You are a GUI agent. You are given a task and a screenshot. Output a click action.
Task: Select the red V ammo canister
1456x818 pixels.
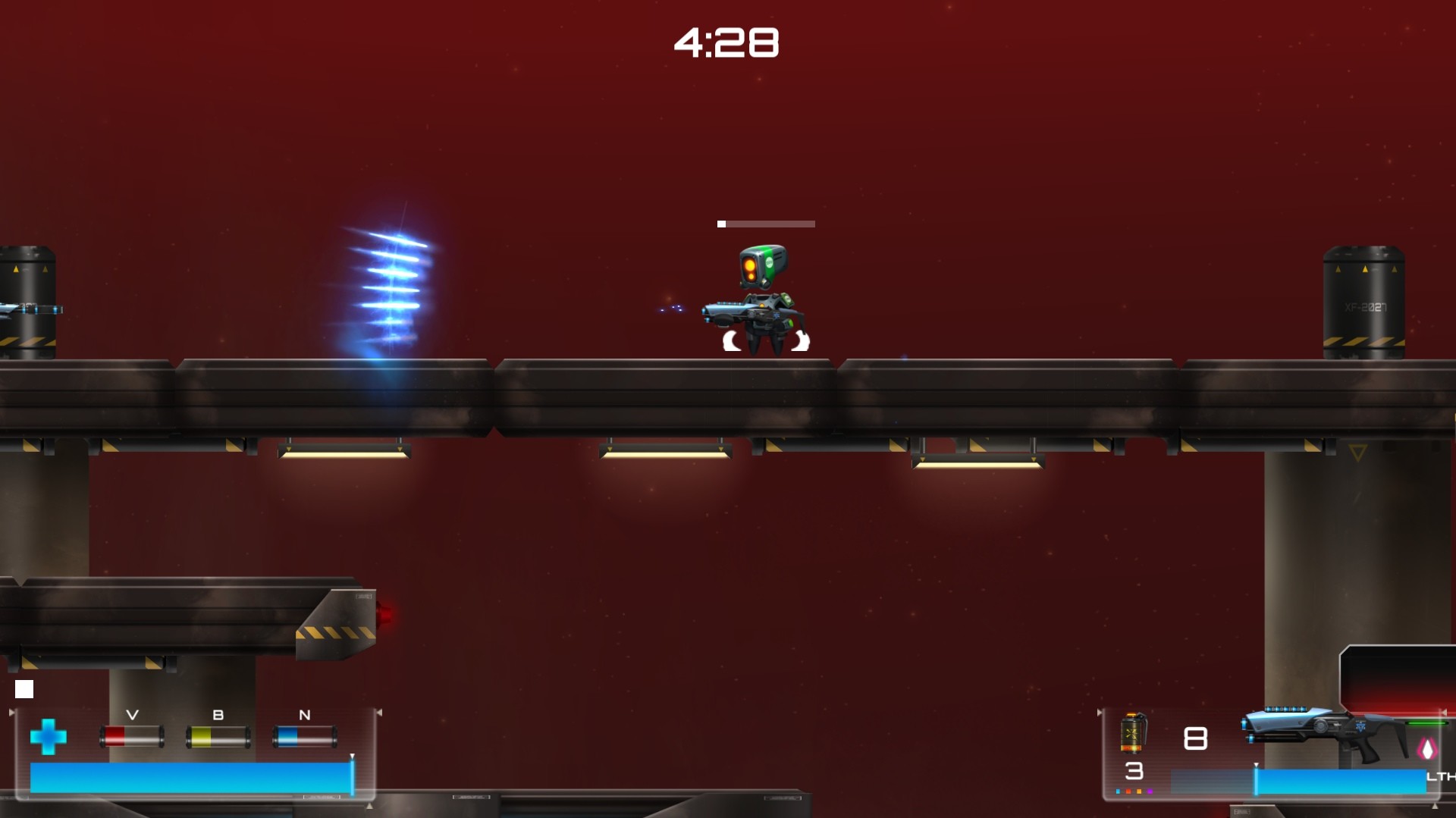click(x=131, y=735)
